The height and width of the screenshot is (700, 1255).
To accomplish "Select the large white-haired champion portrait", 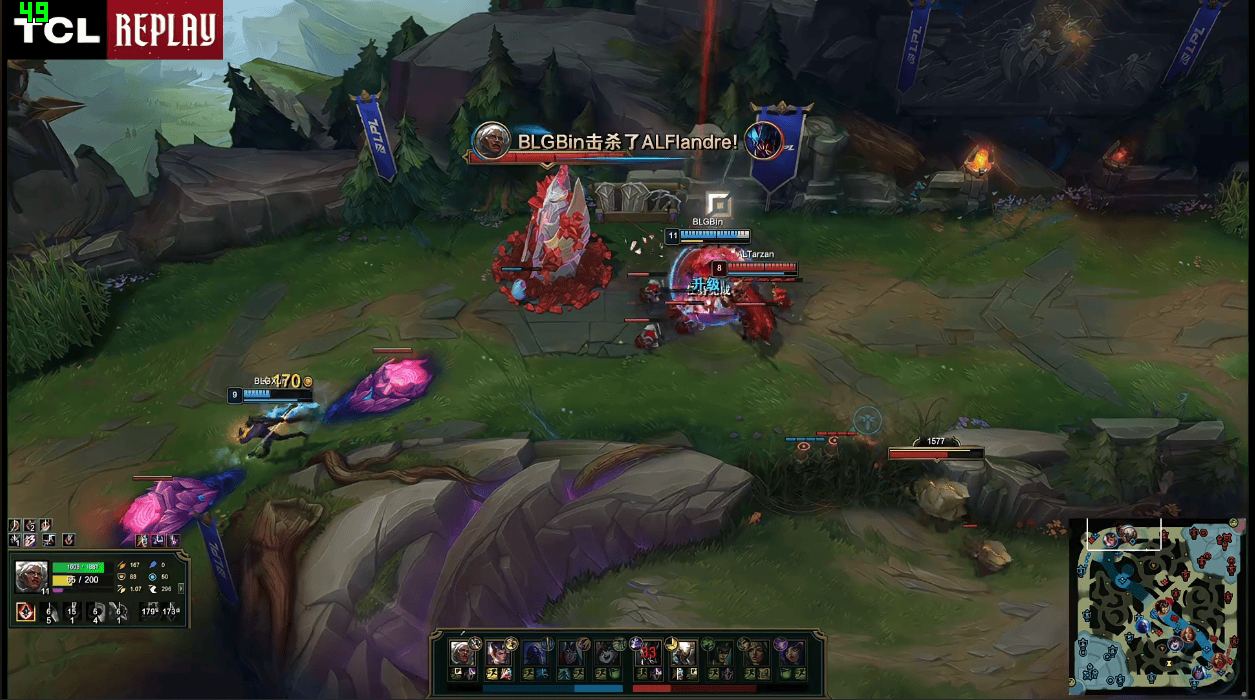I will [x=31, y=576].
